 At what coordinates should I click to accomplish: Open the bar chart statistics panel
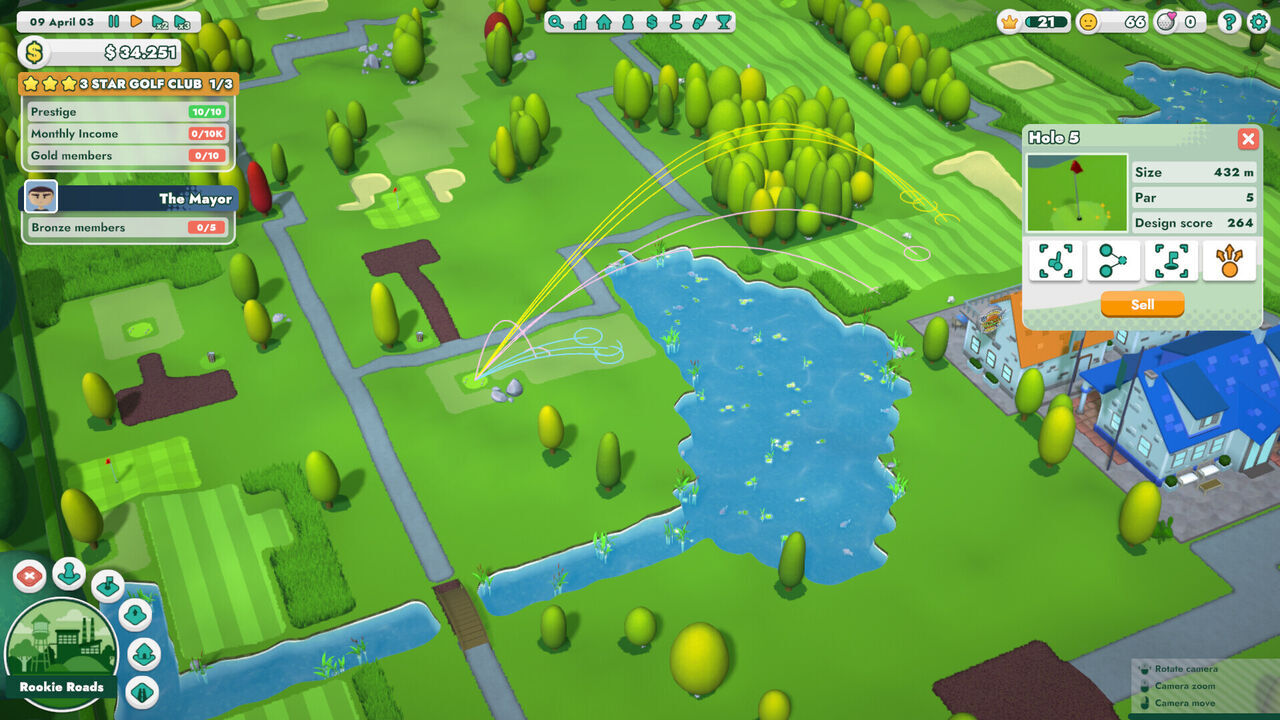(x=579, y=21)
